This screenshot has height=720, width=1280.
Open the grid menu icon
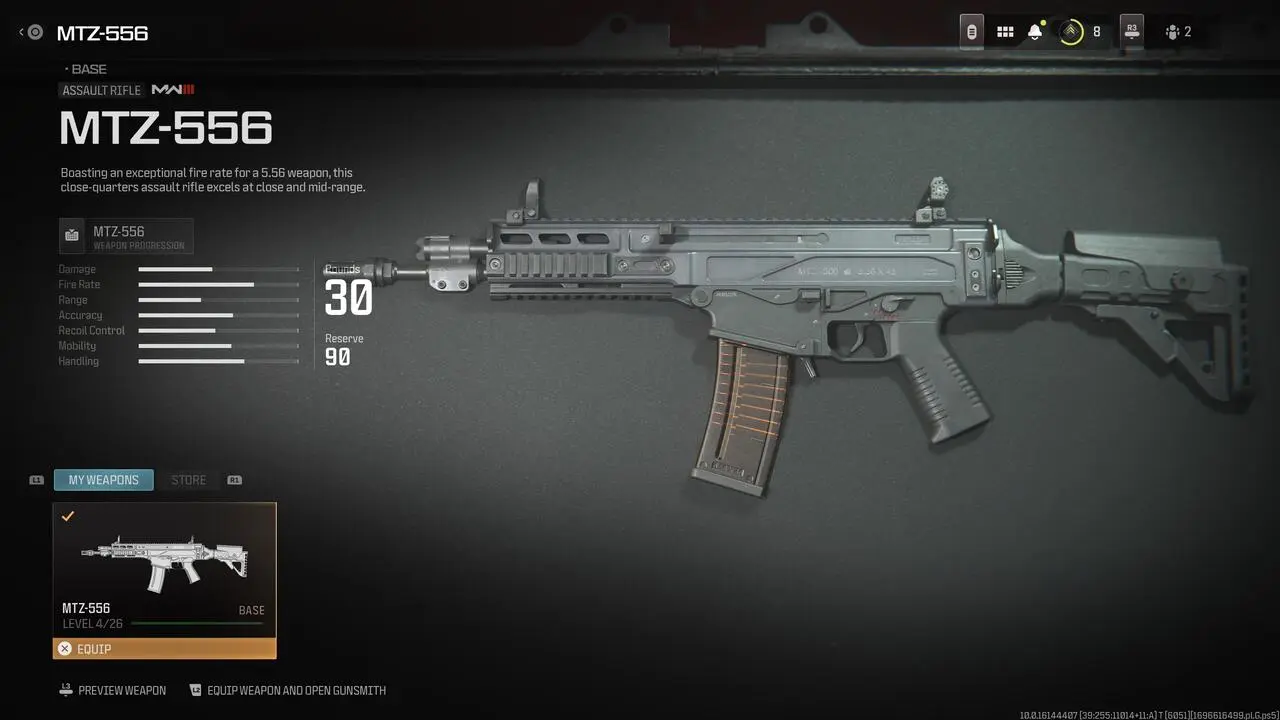(x=1005, y=32)
